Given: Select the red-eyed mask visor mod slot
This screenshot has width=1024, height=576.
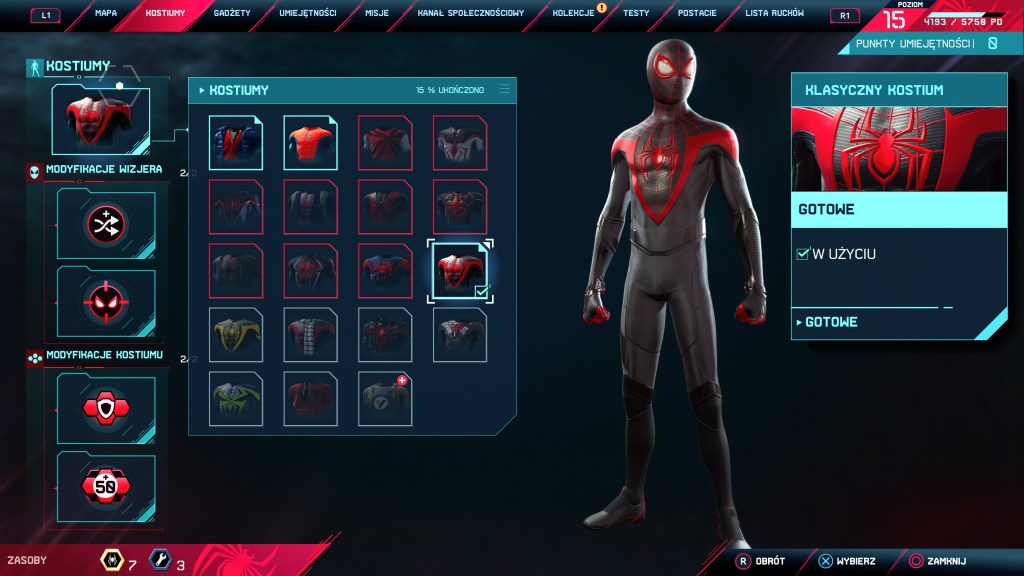Looking at the screenshot, I should [106, 301].
